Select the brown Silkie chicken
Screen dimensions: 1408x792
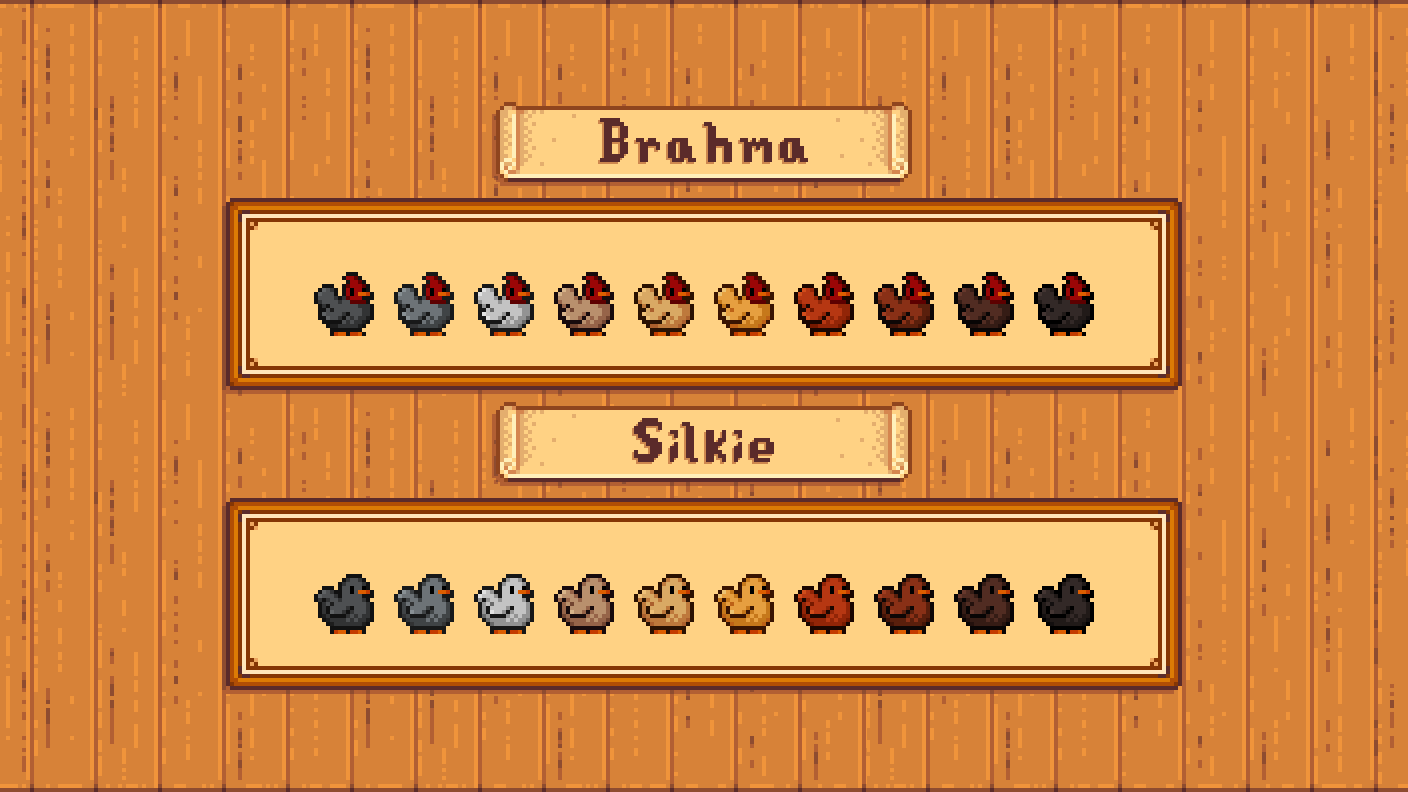pos(902,605)
